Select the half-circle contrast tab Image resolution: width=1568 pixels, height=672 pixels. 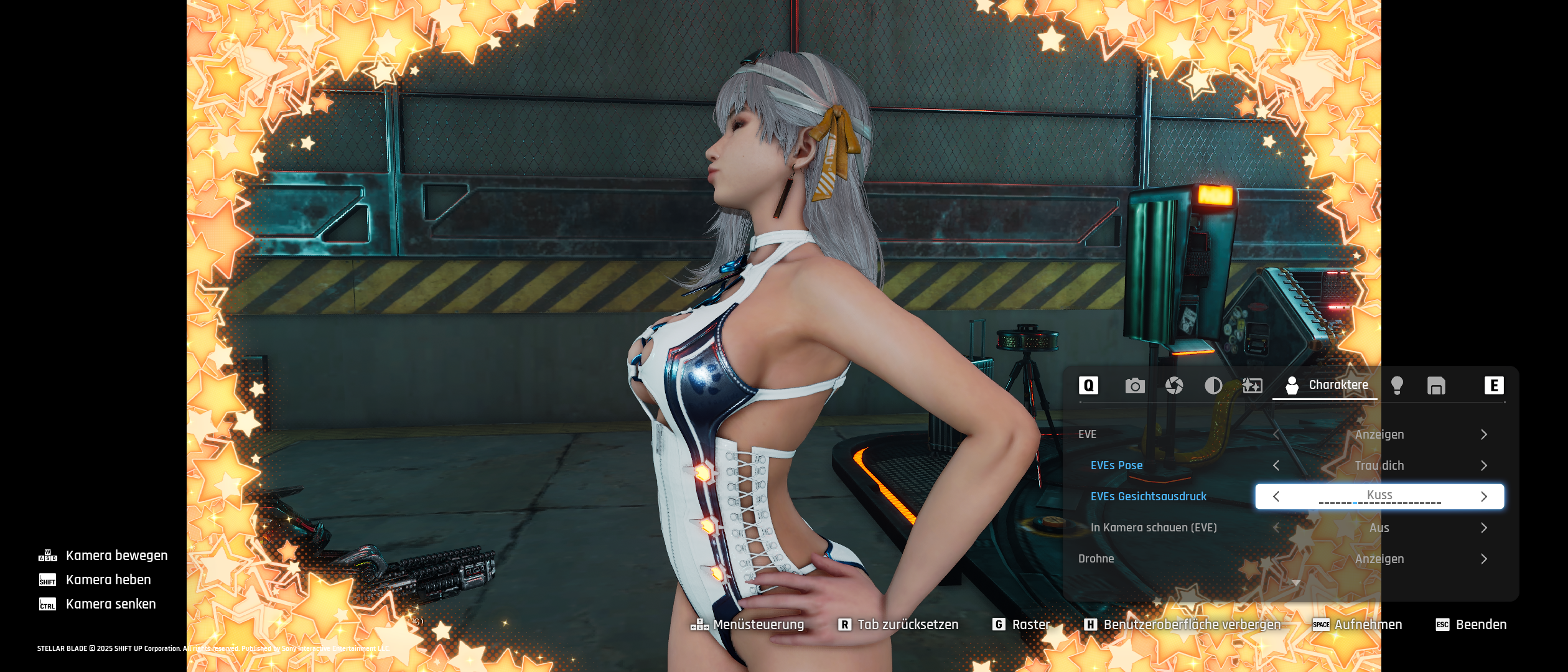(x=1213, y=386)
